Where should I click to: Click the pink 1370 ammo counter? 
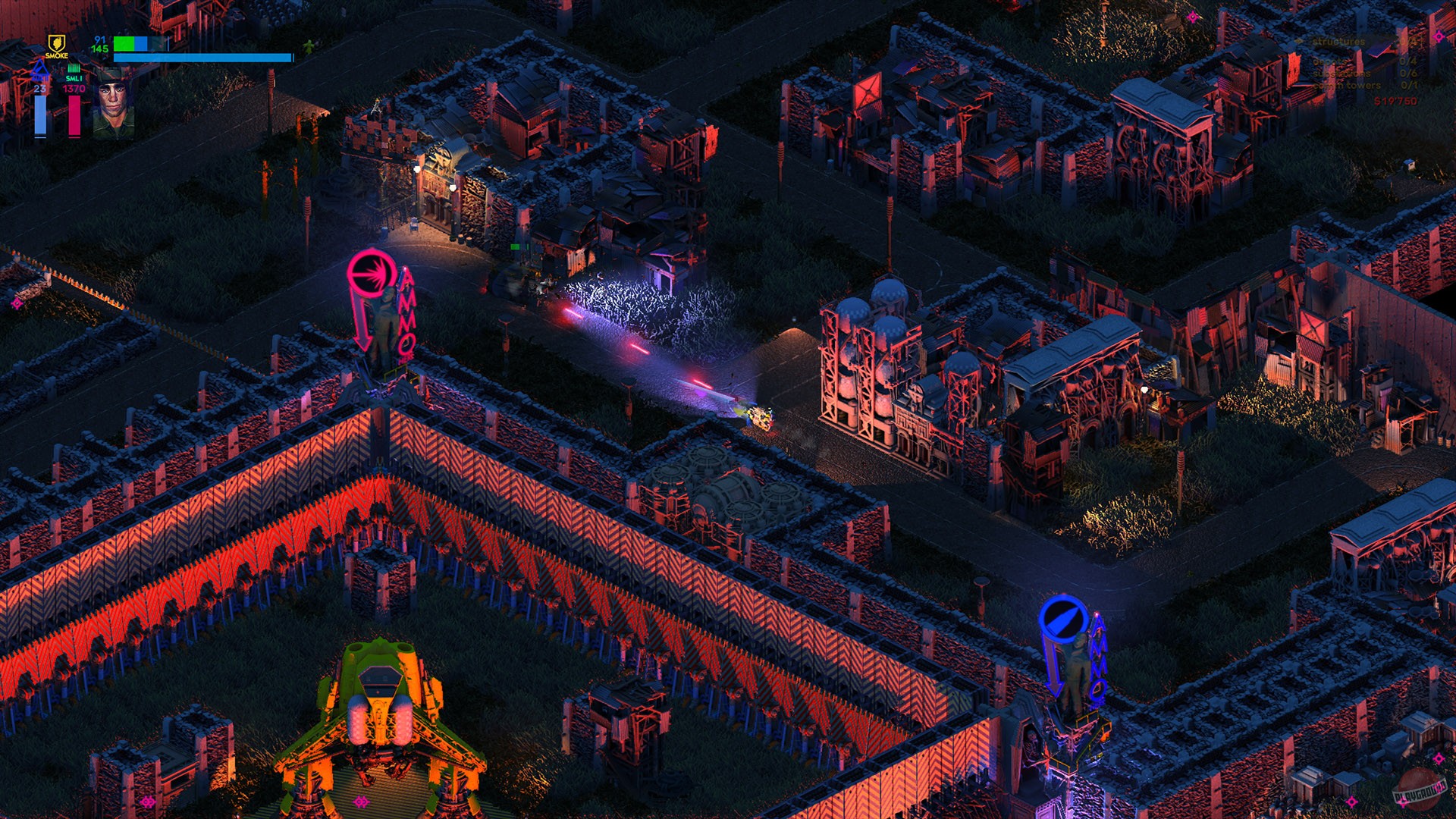(x=74, y=89)
